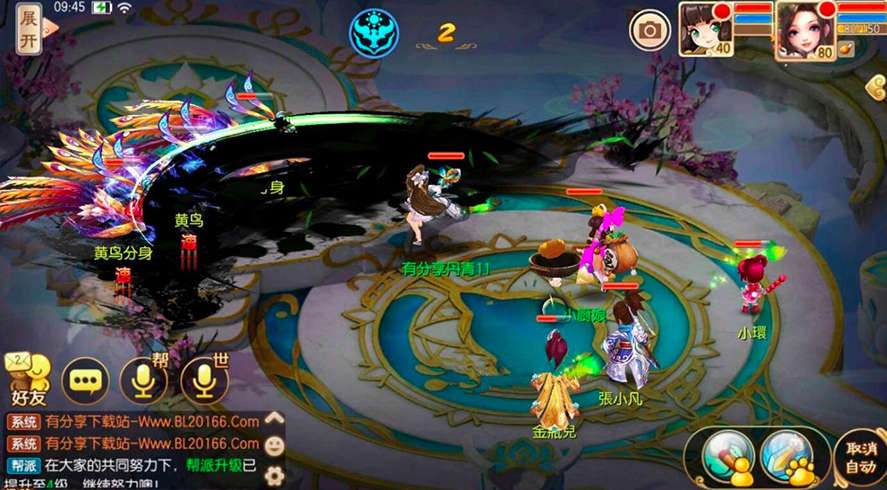The image size is (887, 490).
Task: Expand the chat log with up arrow
Action: 274,420
